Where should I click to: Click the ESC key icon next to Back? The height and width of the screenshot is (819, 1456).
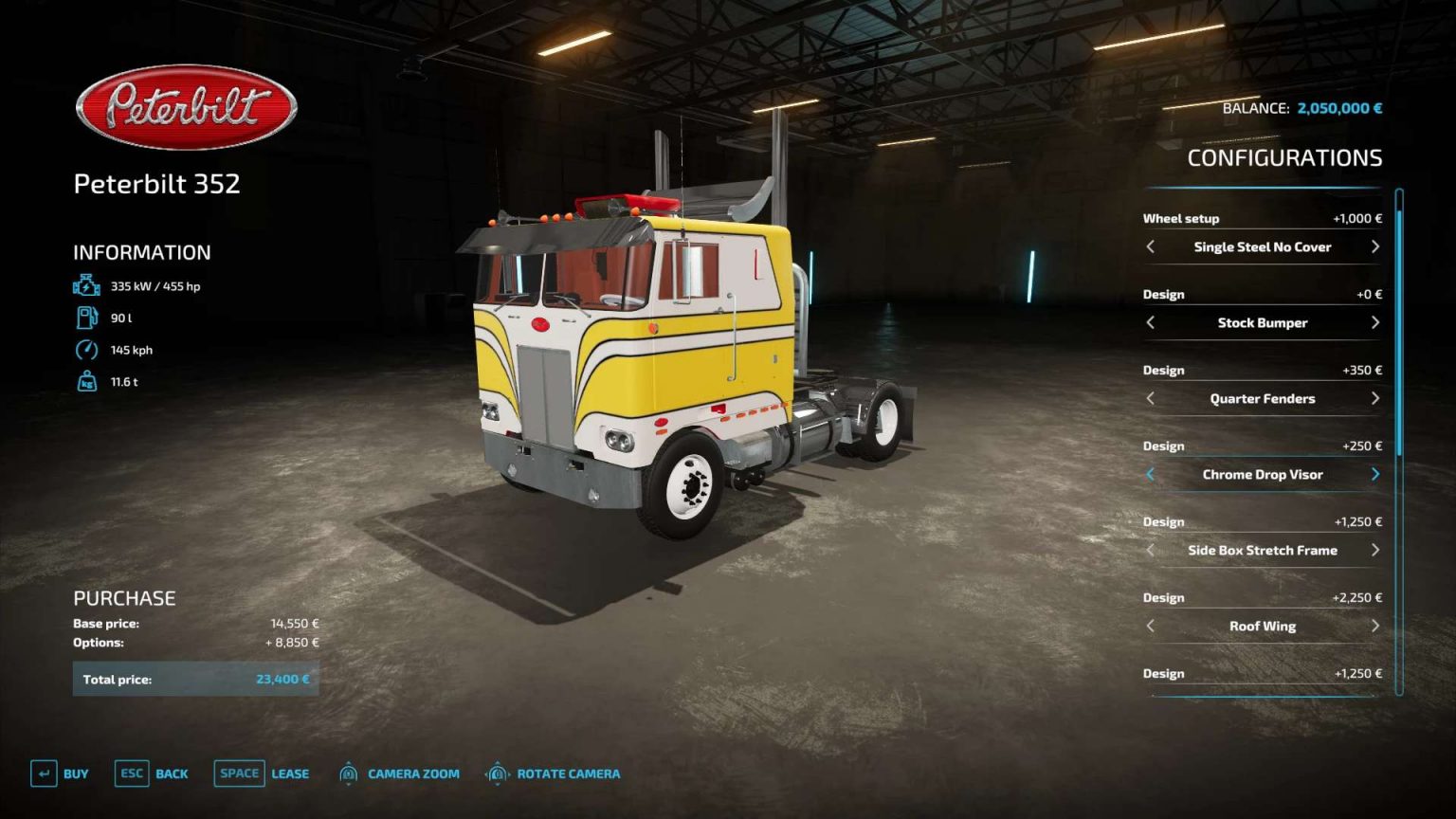(x=130, y=773)
